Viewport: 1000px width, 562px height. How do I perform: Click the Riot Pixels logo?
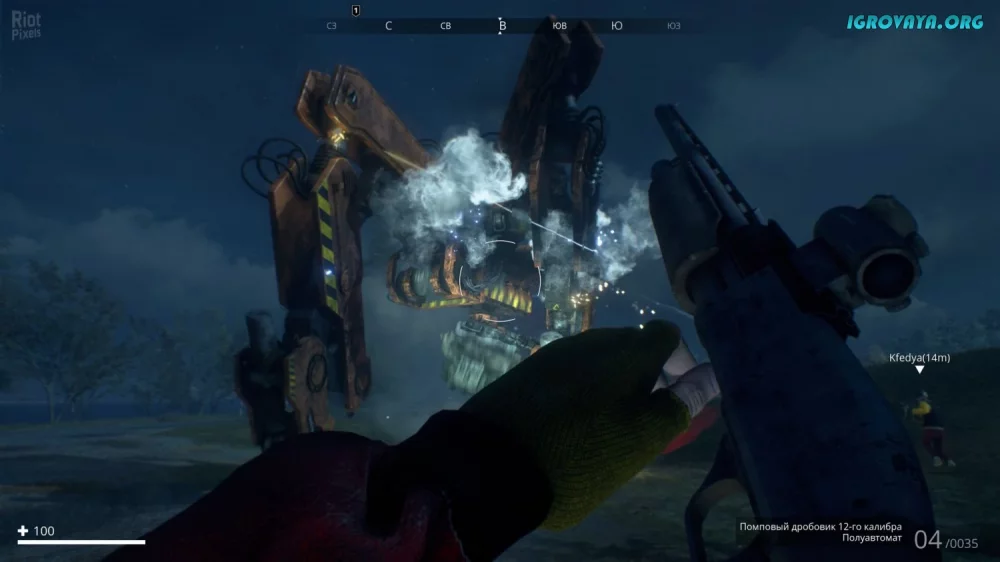click(x=26, y=25)
